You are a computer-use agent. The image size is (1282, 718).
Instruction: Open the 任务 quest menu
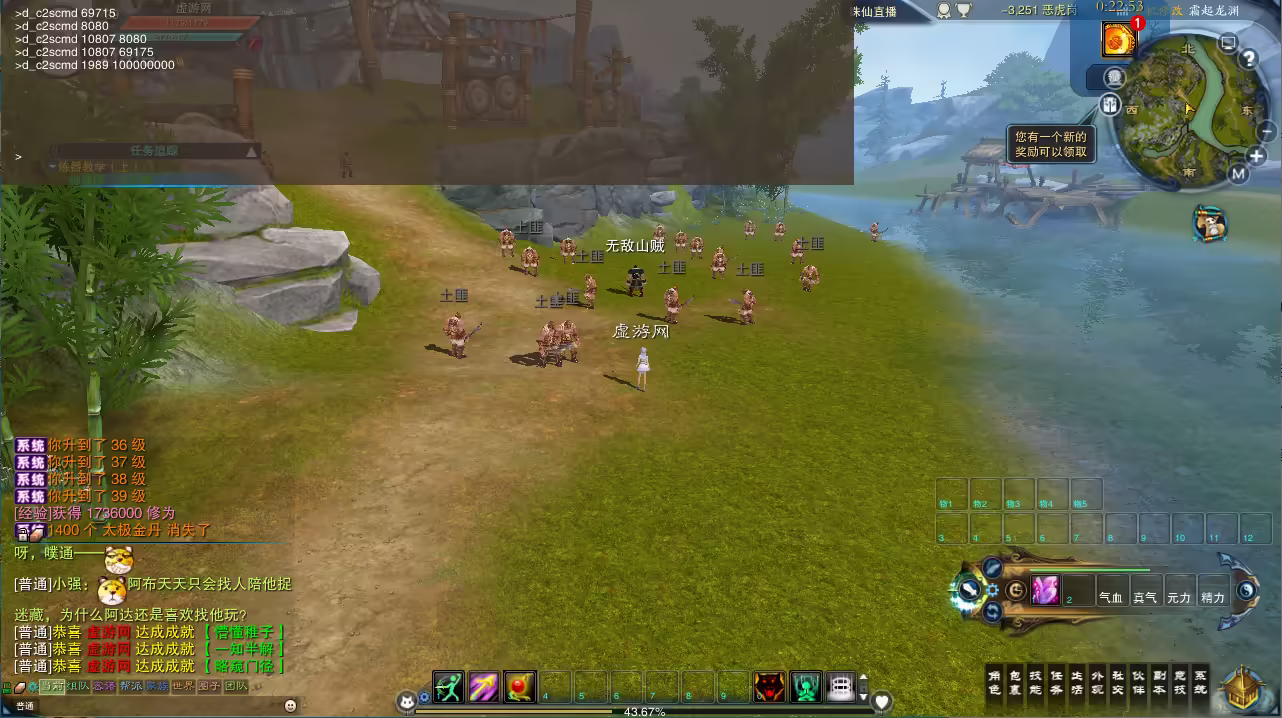[x=1056, y=682]
